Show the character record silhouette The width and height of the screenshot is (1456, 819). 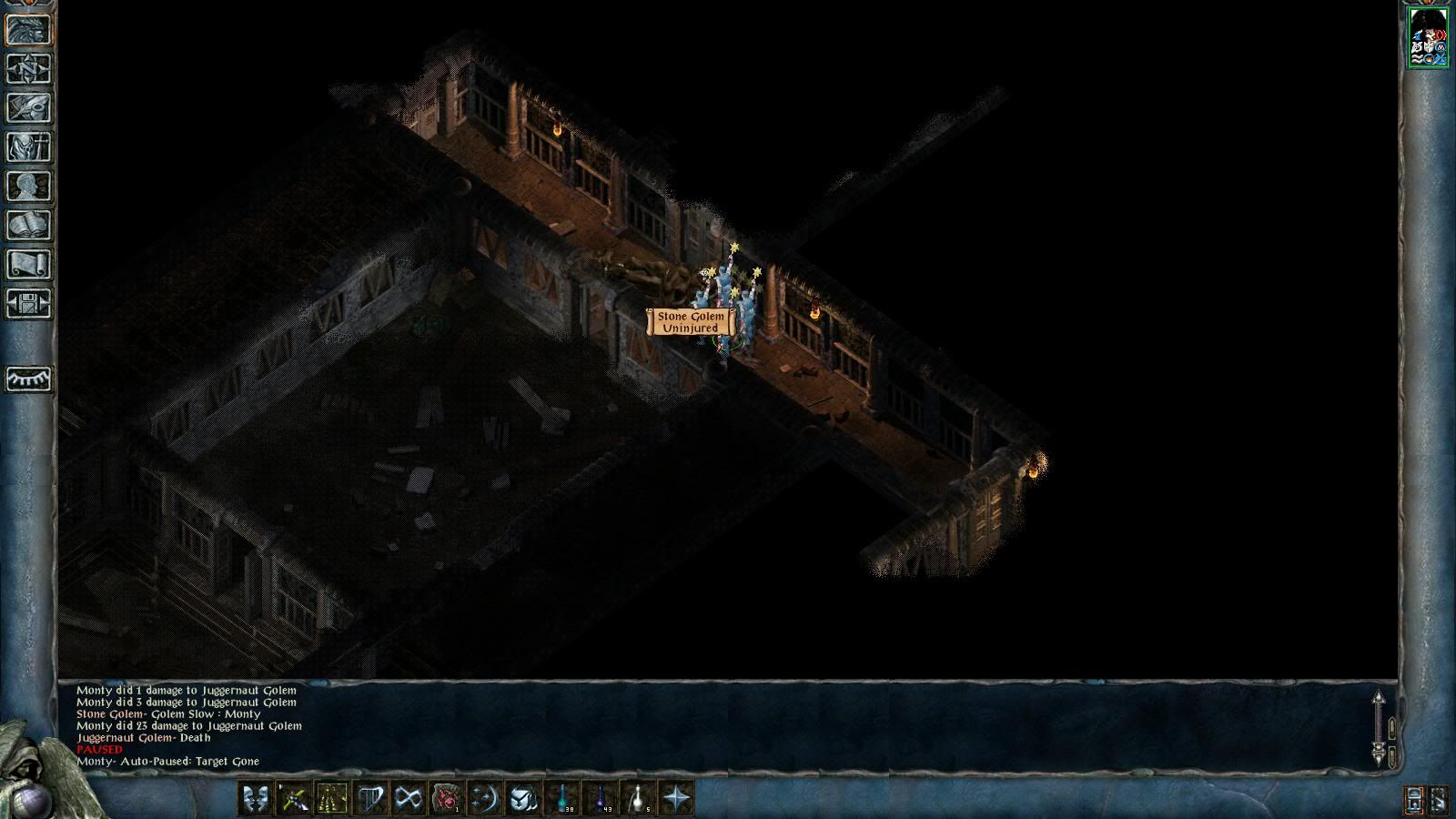(29, 187)
